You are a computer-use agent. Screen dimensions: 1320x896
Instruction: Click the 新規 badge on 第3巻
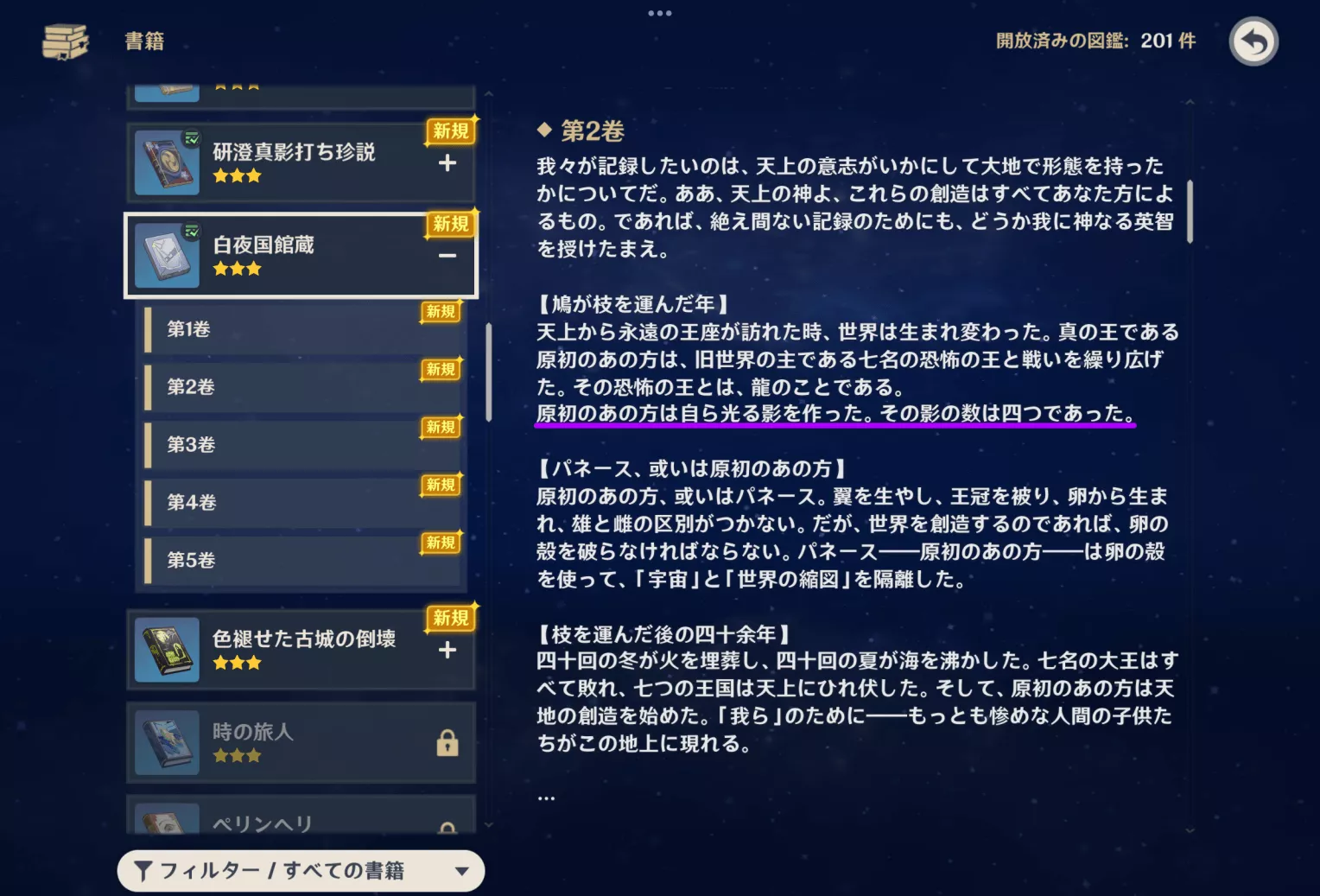click(441, 427)
